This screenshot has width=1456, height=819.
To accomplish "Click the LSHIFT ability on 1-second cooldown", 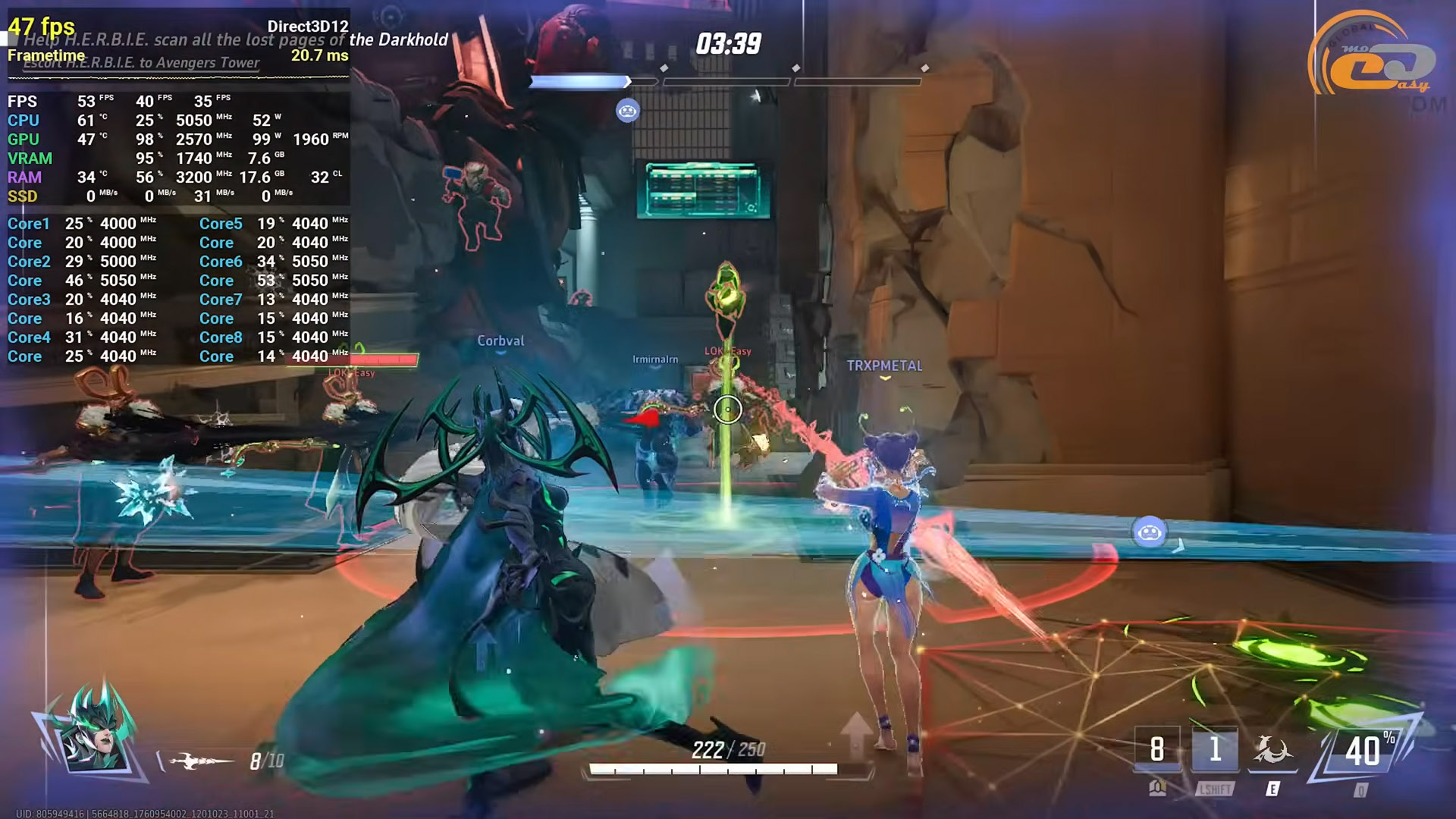I will pos(1215,751).
